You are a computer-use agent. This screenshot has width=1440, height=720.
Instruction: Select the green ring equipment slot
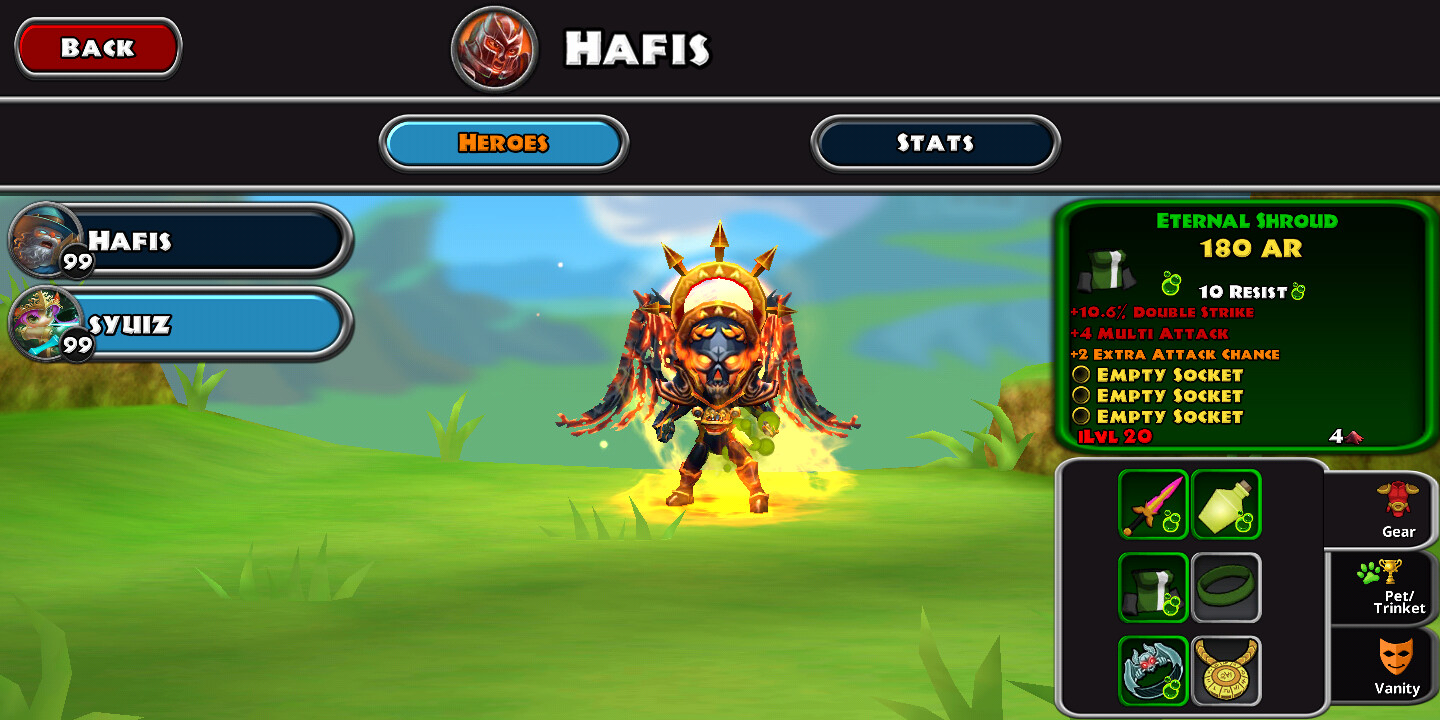[x=1226, y=588]
